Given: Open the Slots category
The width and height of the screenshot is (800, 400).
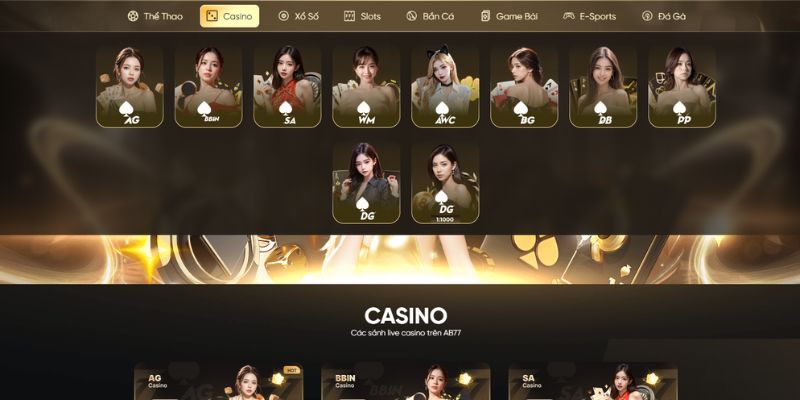Looking at the screenshot, I should (362, 16).
